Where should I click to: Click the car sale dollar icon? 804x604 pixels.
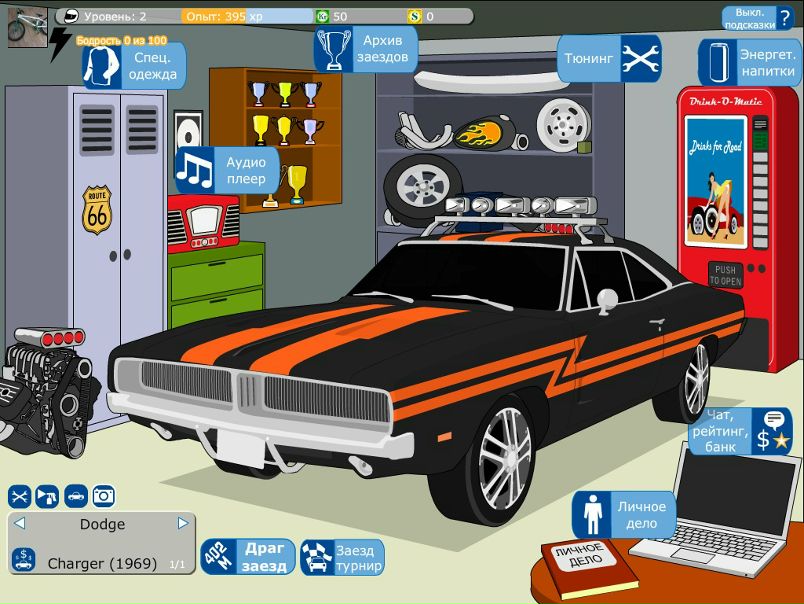click(x=24, y=560)
